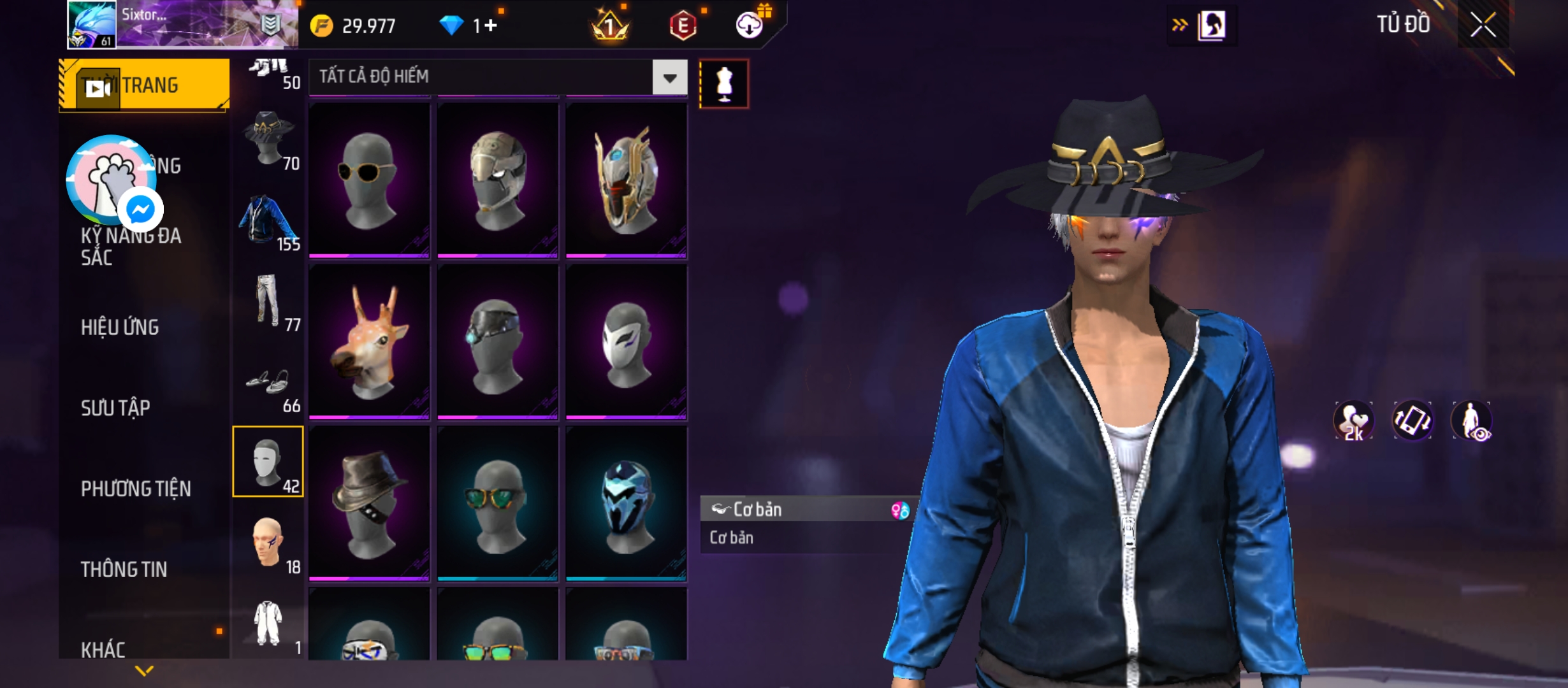Open the Thông Tin section

(x=124, y=570)
